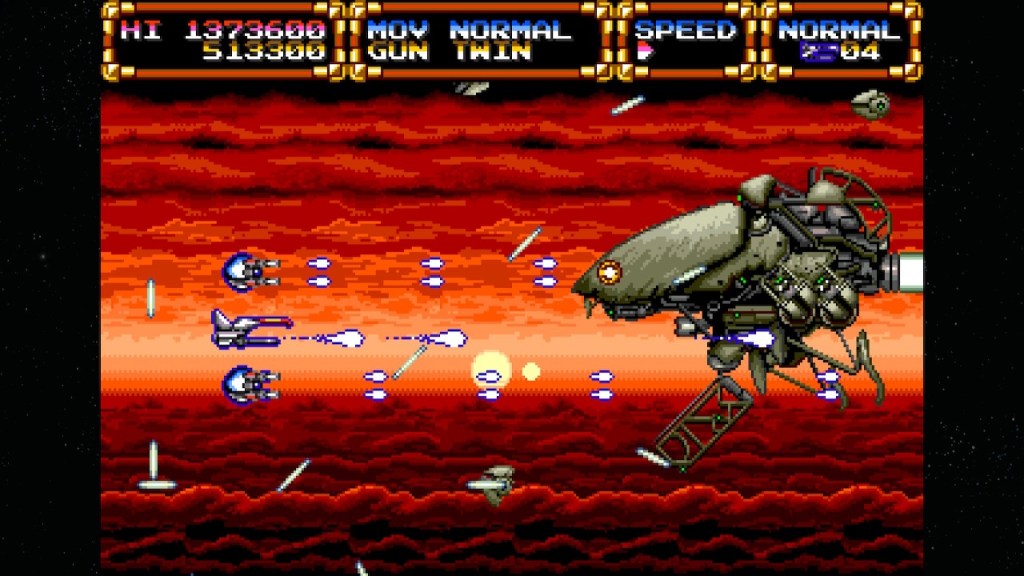Select the GUN TWIN weapon indicator
Image resolution: width=1024 pixels, height=576 pixels.
click(x=447, y=53)
